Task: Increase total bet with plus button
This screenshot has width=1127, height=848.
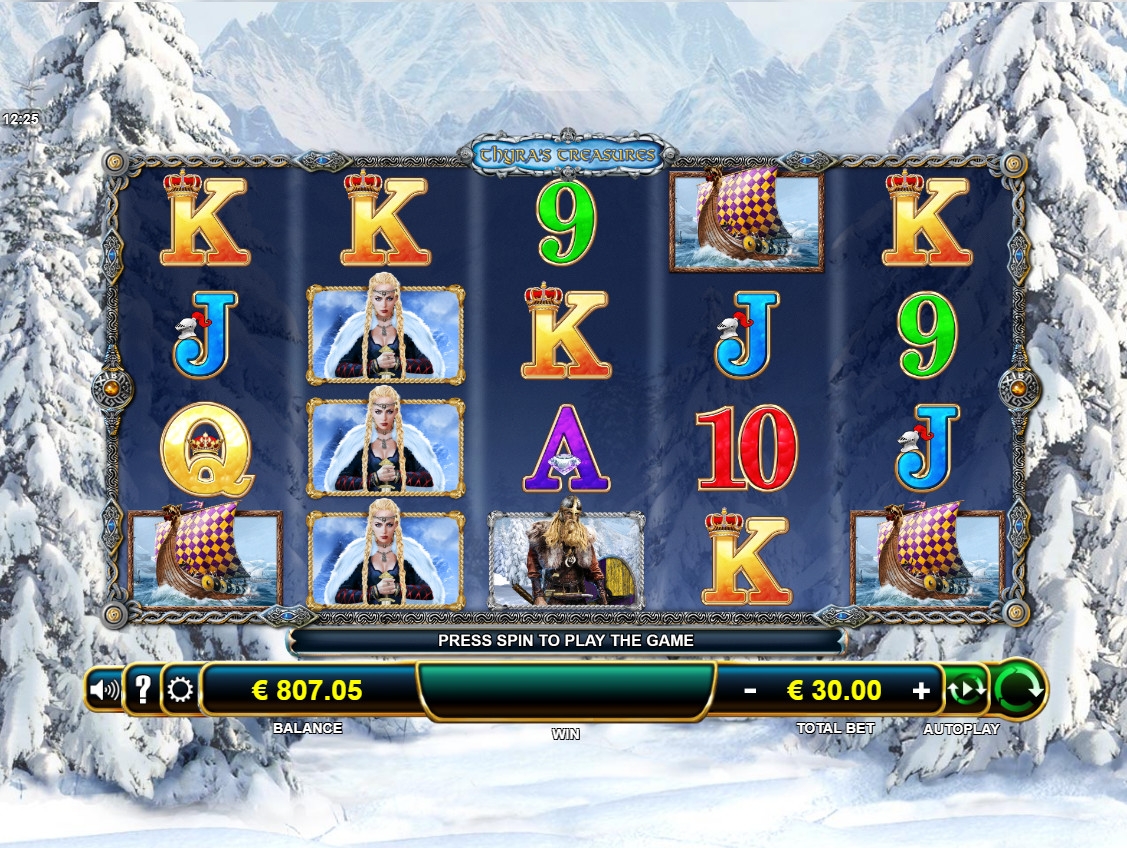Action: pos(921,690)
